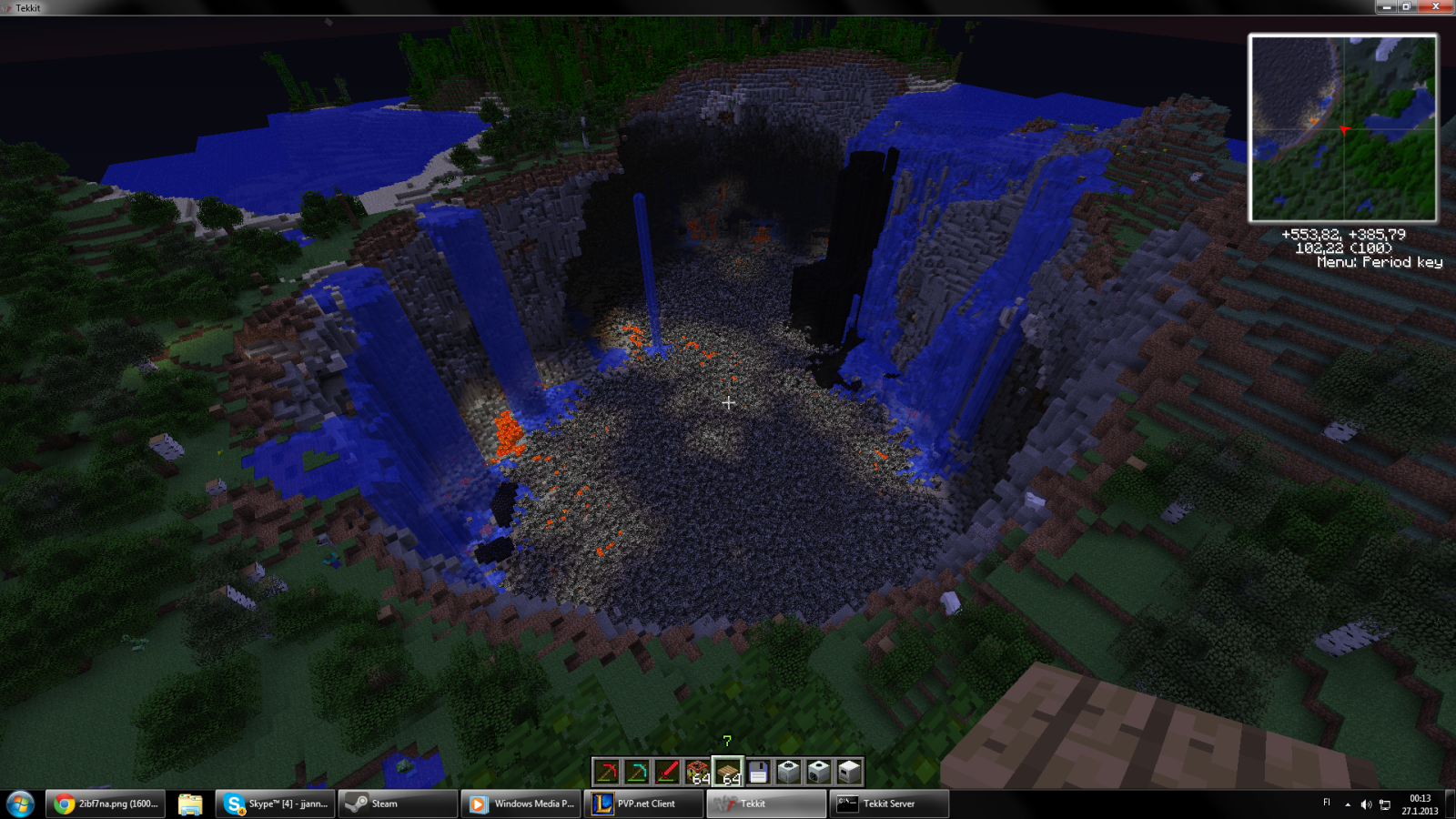1456x819 pixels.
Task: Select the red sword hotbar slot
Action: tap(667, 772)
